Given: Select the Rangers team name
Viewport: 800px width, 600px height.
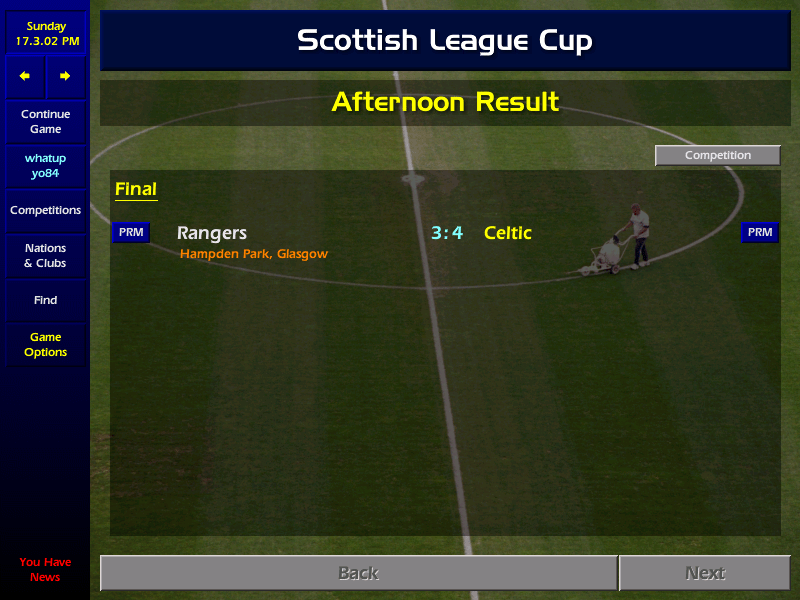Looking at the screenshot, I should point(212,233).
